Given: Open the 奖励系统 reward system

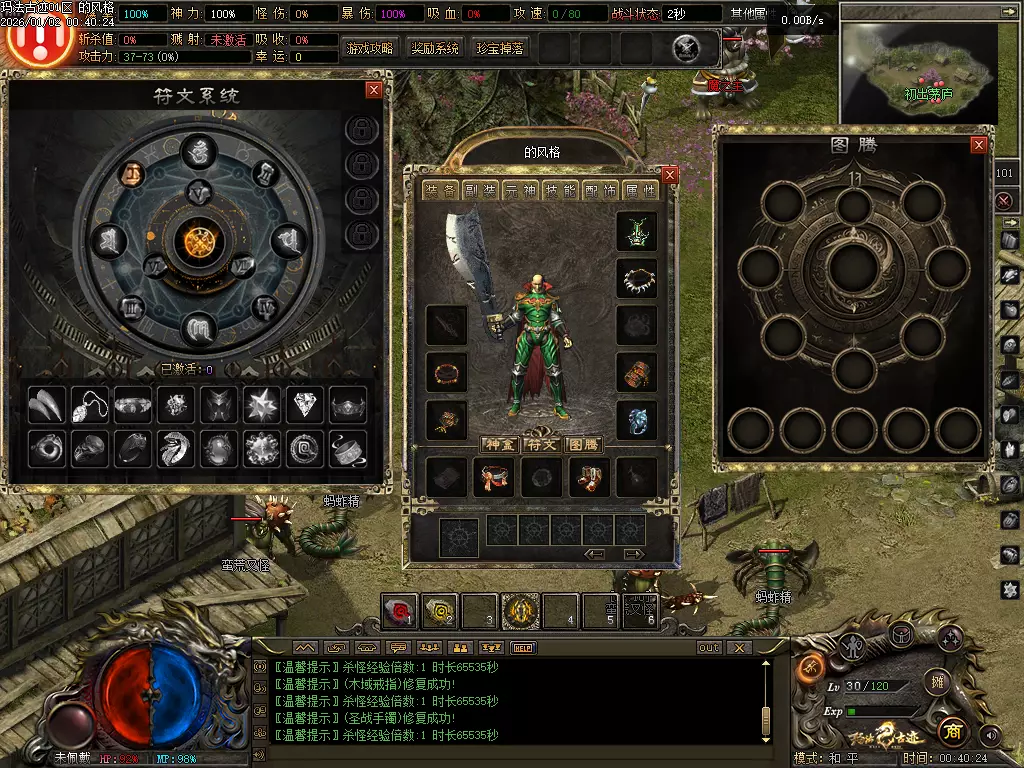Looking at the screenshot, I should pos(435,48).
